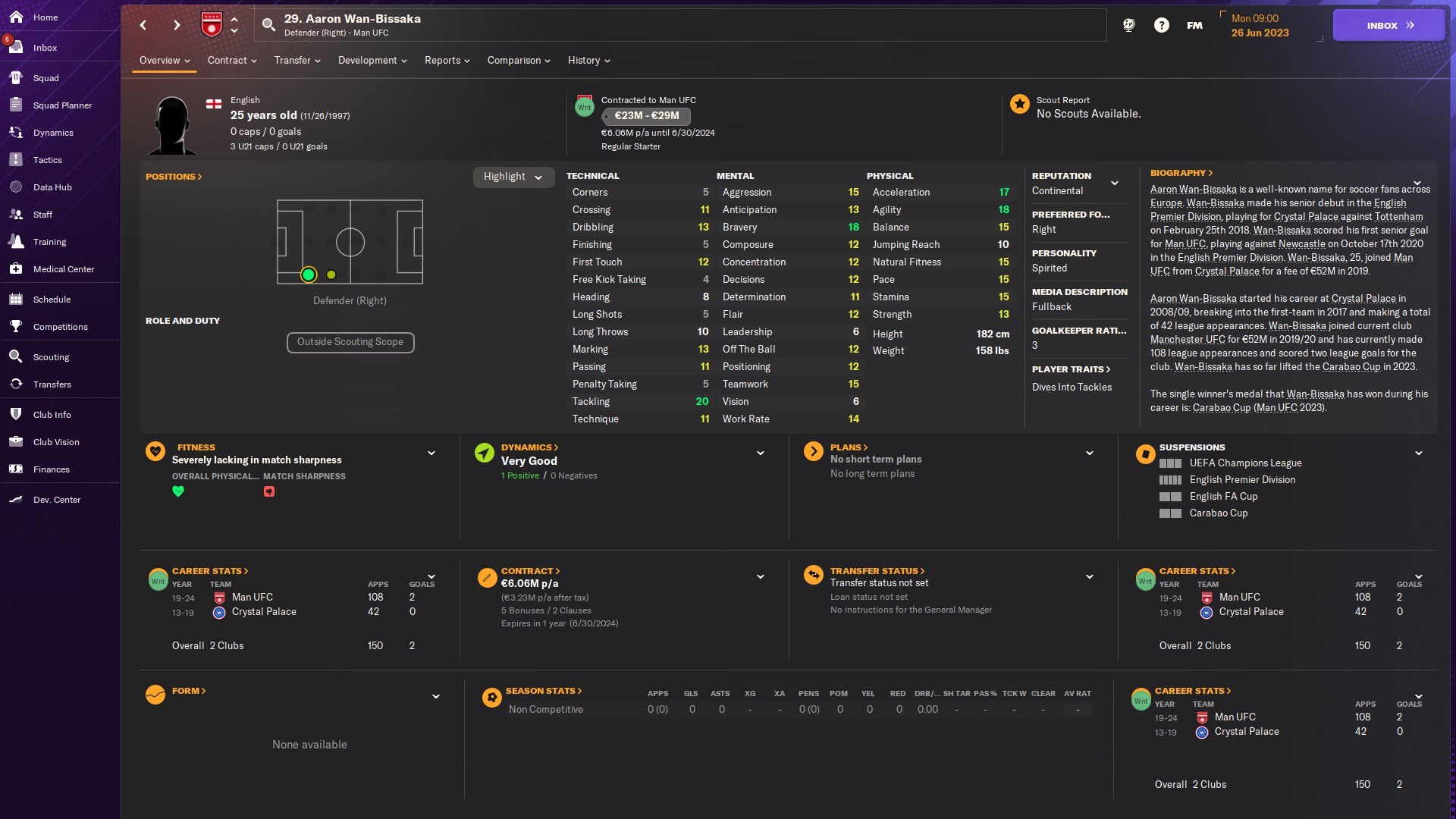The height and width of the screenshot is (819, 1456).
Task: Open the Training screen
Action: pos(51,241)
